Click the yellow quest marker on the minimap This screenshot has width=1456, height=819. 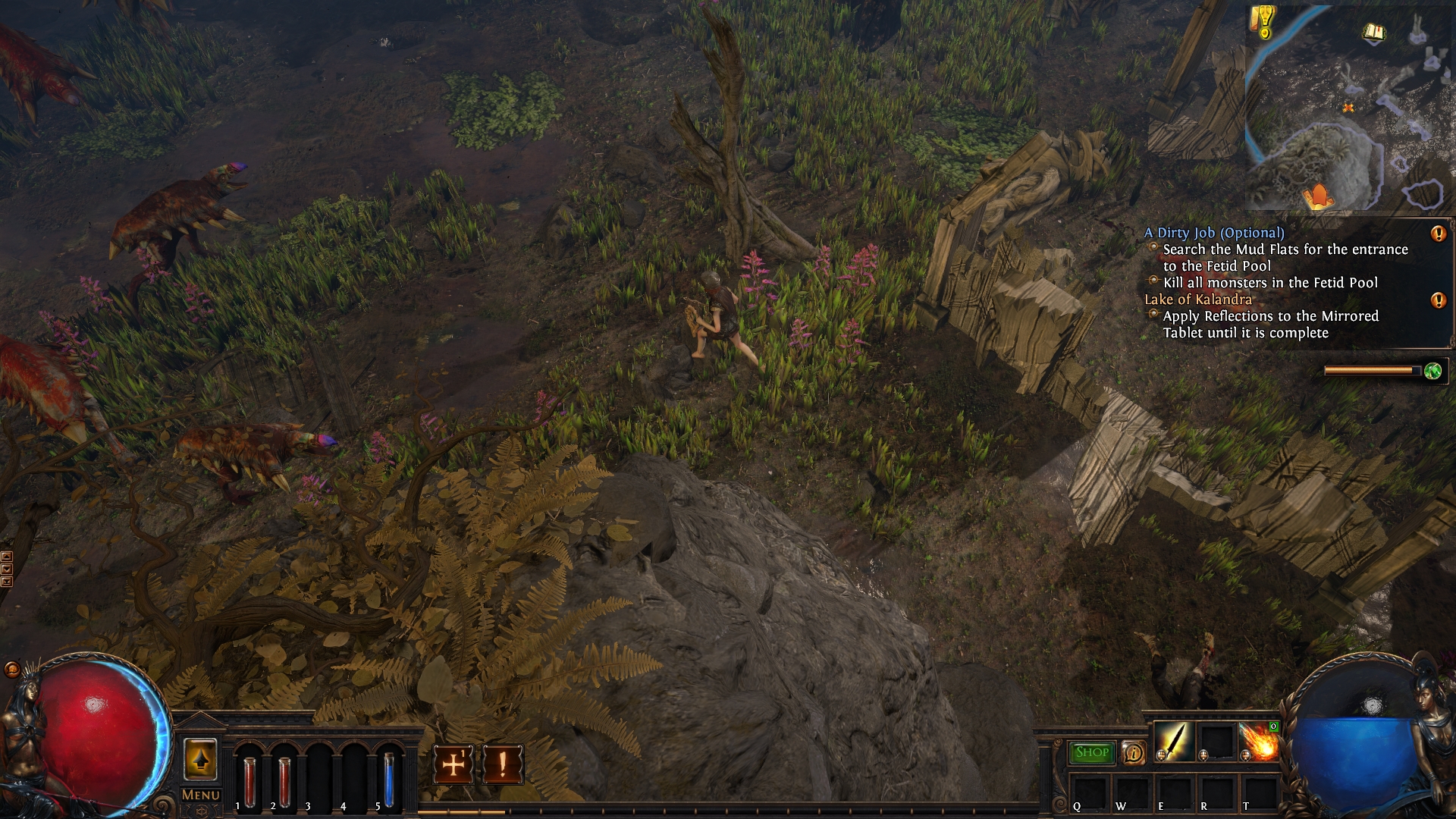[1263, 23]
